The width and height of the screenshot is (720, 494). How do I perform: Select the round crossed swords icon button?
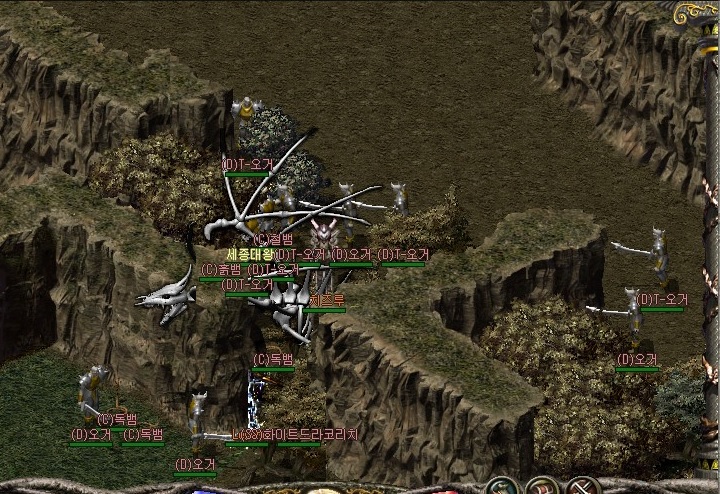coord(582,487)
